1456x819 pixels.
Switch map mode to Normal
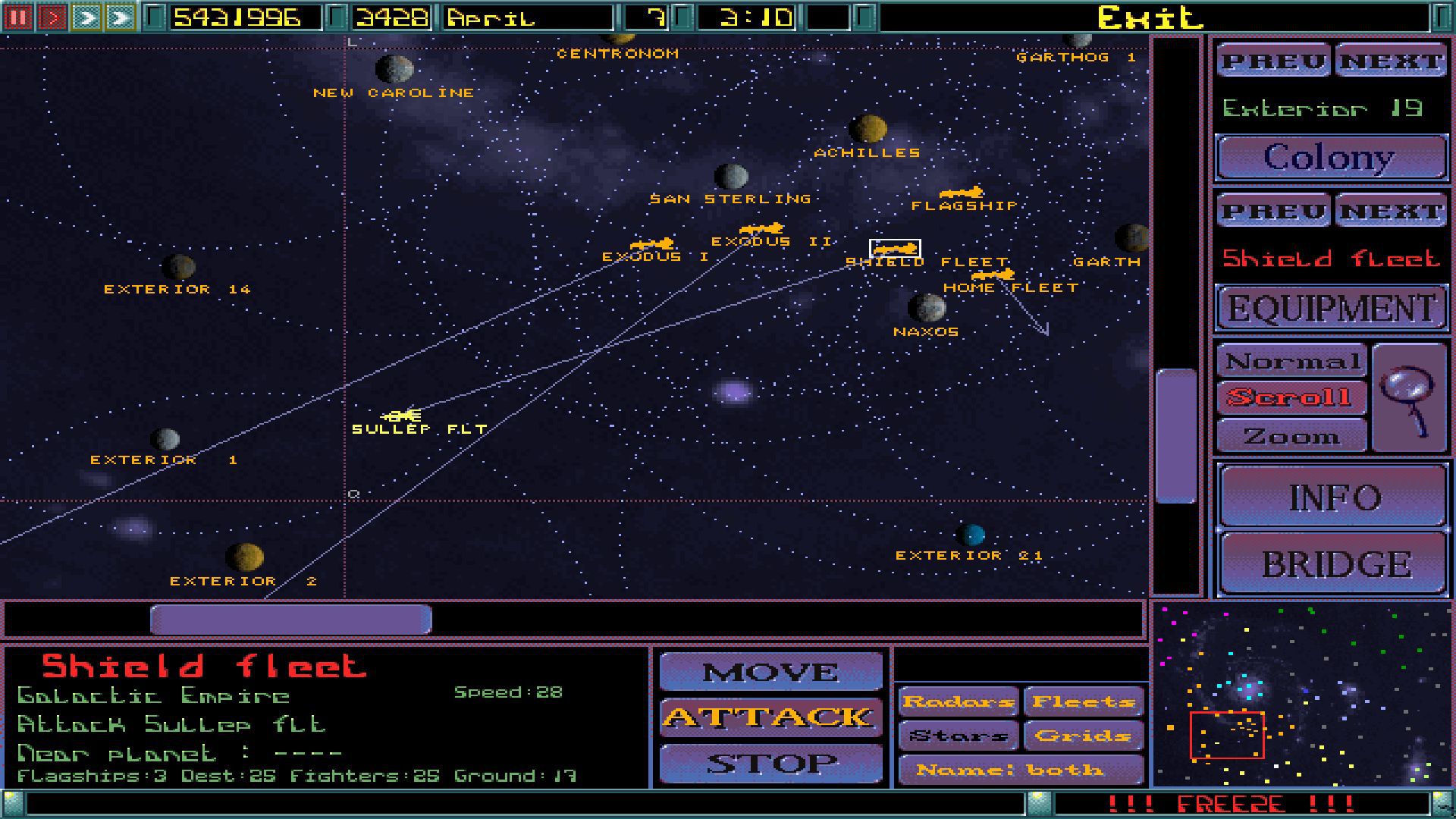[x=1291, y=359]
